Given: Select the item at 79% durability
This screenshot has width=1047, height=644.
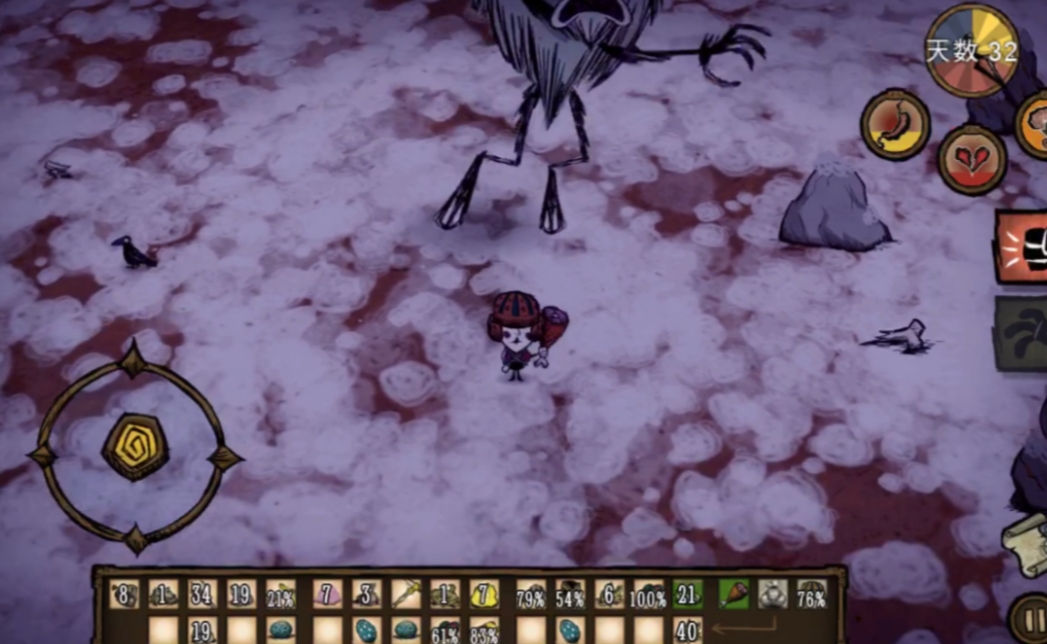Looking at the screenshot, I should point(530,595).
